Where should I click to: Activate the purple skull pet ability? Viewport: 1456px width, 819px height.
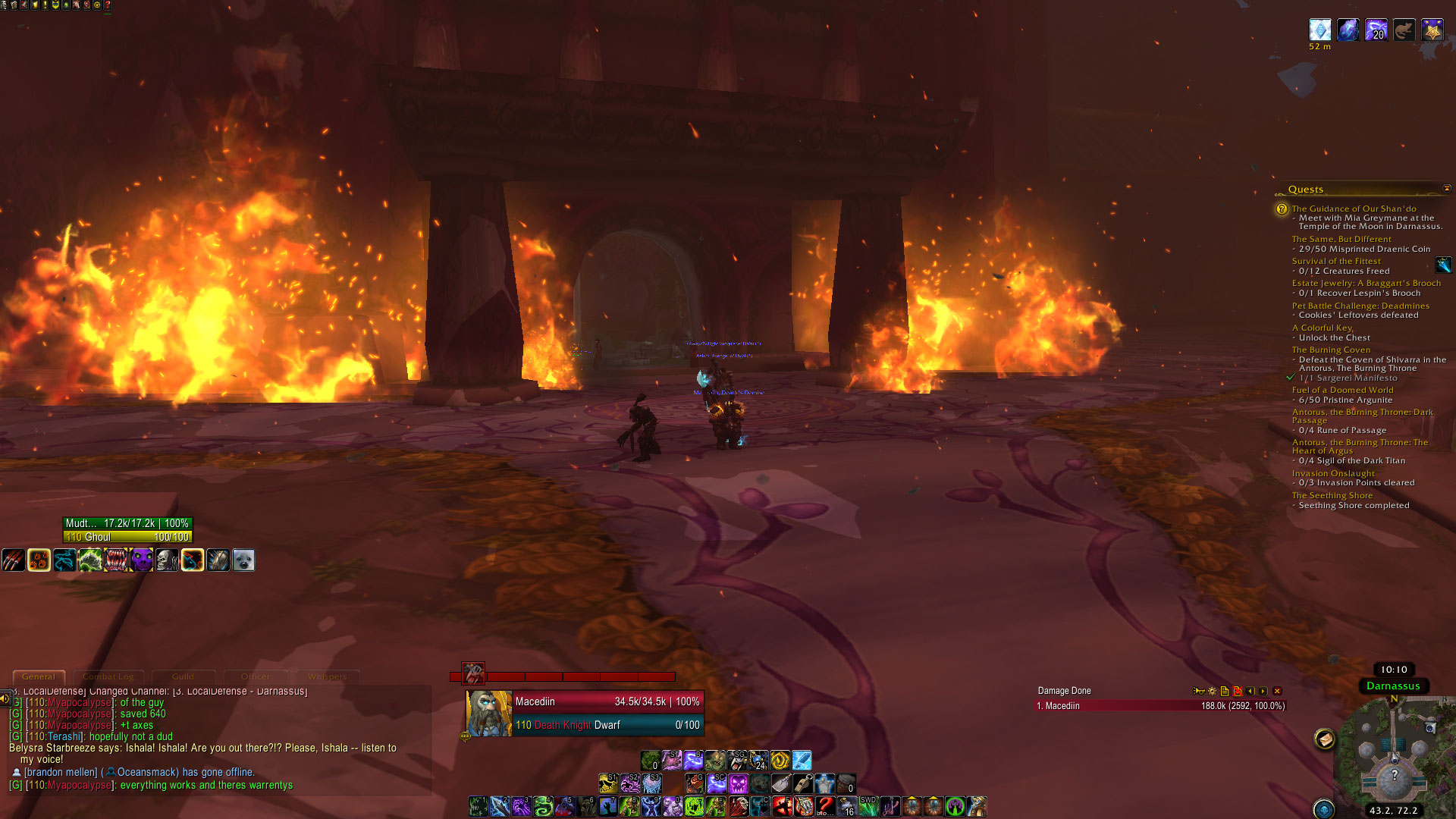tap(141, 560)
